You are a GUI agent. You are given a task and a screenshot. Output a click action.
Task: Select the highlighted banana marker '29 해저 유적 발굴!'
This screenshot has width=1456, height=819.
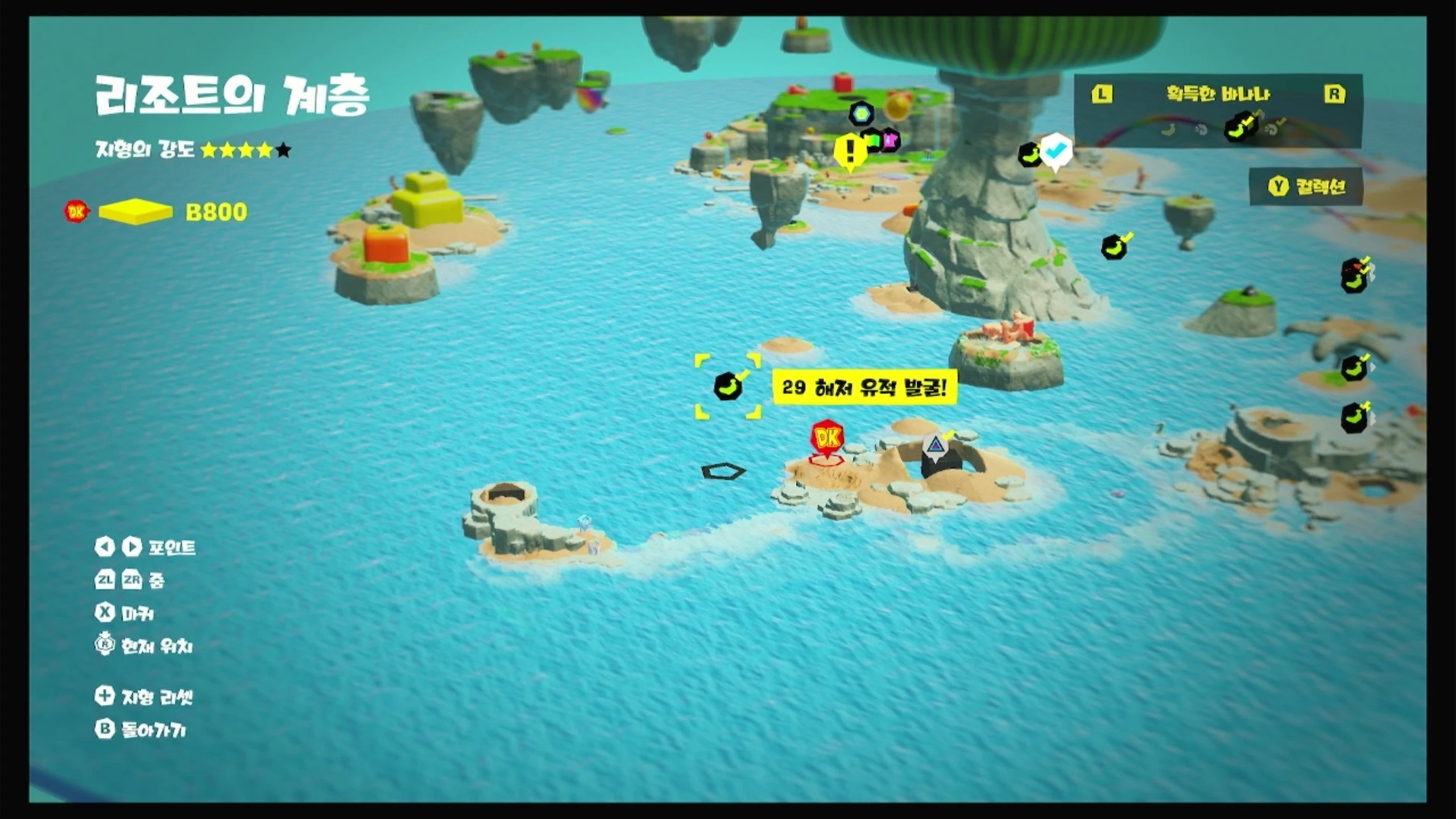pyautogui.click(x=727, y=387)
